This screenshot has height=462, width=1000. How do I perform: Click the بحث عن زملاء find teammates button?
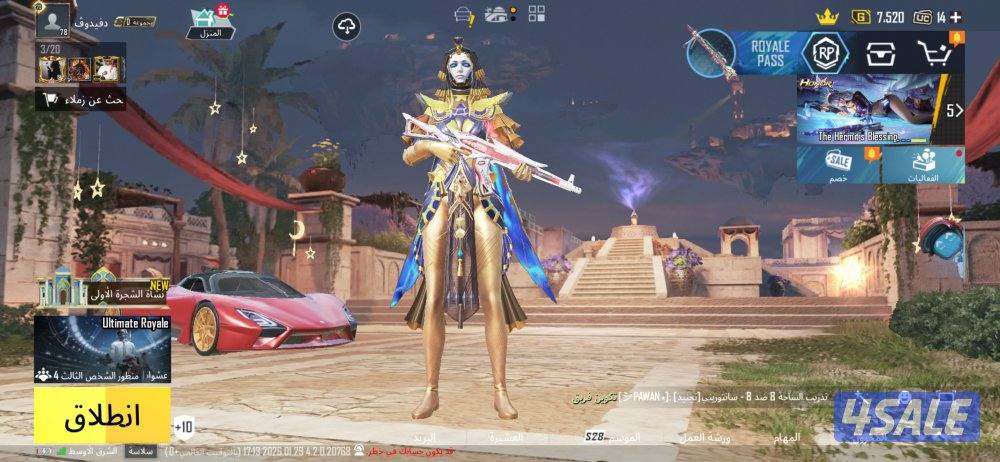point(82,99)
